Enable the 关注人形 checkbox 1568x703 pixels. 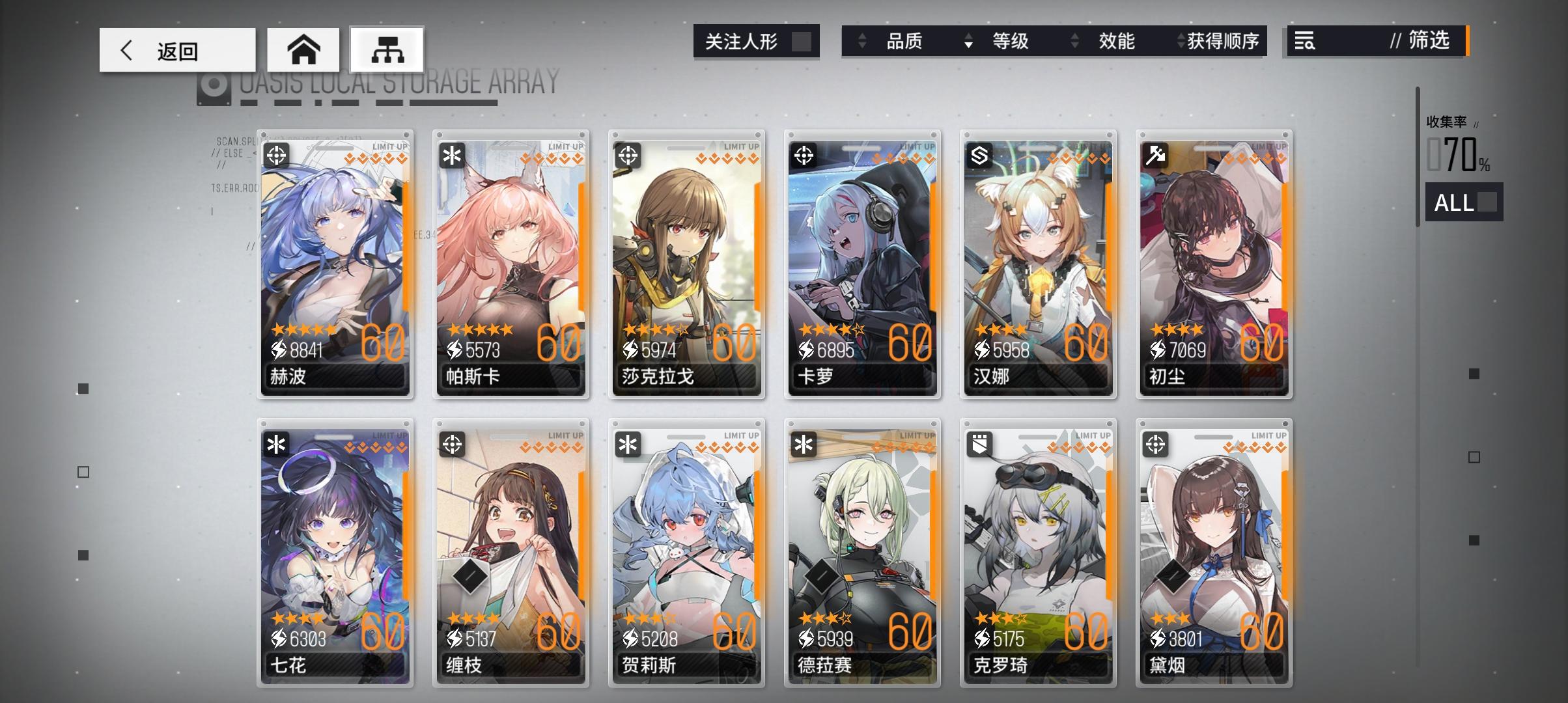(x=802, y=41)
